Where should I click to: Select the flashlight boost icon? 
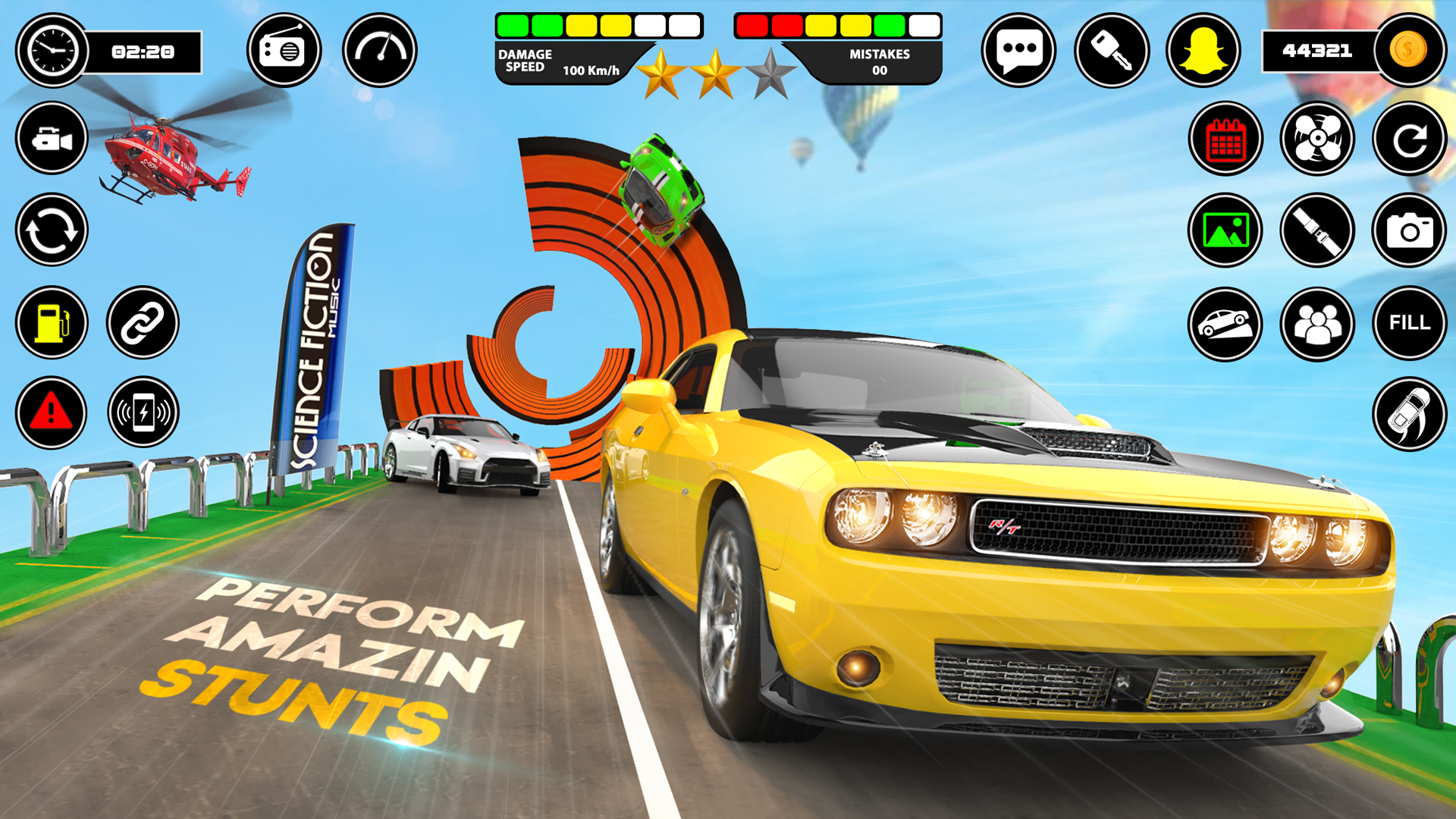[1317, 231]
